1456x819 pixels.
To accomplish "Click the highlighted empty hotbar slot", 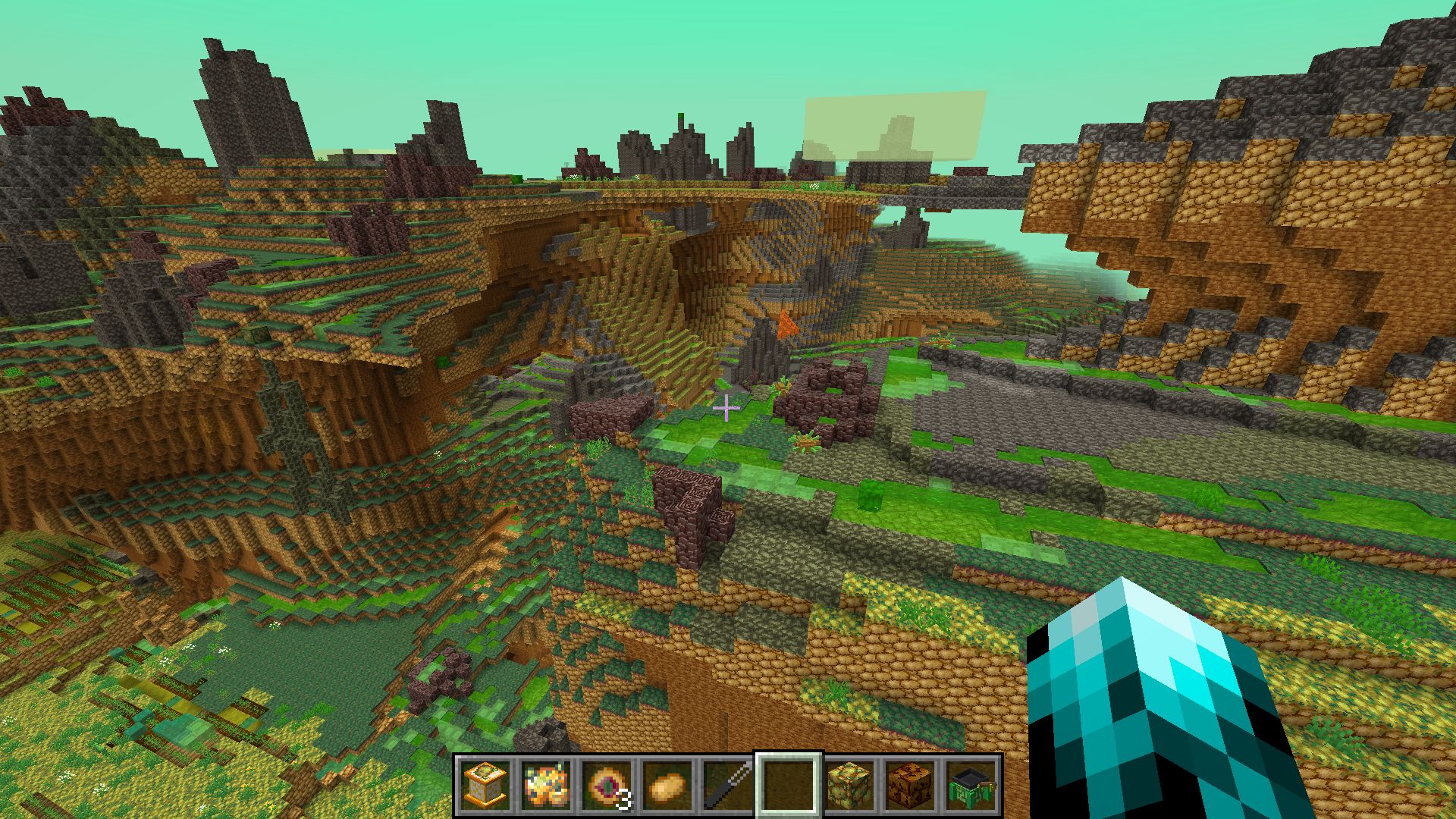I will tap(789, 784).
